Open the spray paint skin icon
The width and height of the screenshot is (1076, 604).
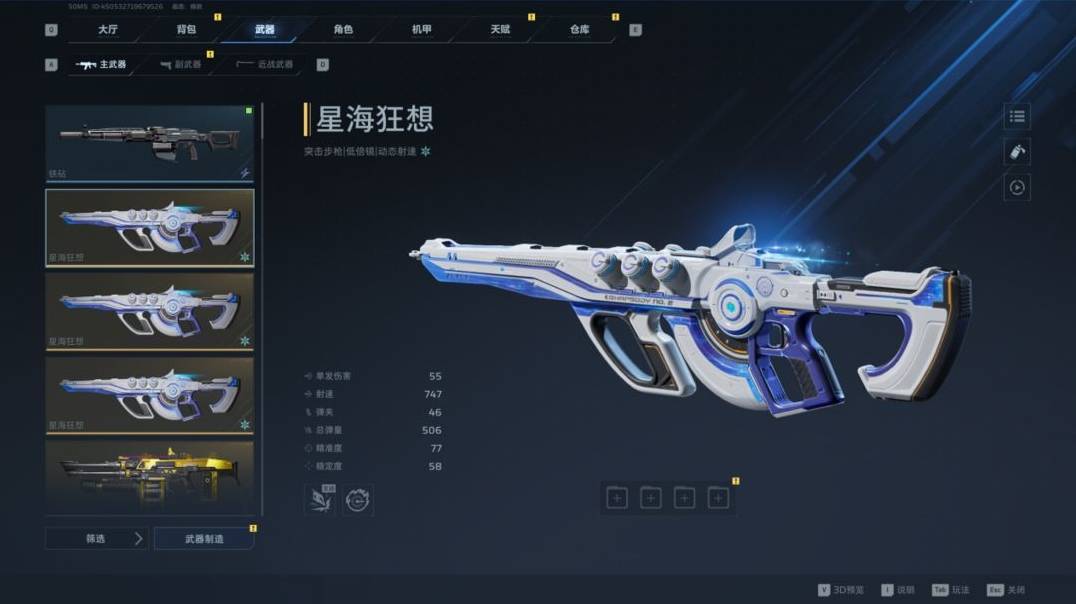pyautogui.click(x=1017, y=152)
